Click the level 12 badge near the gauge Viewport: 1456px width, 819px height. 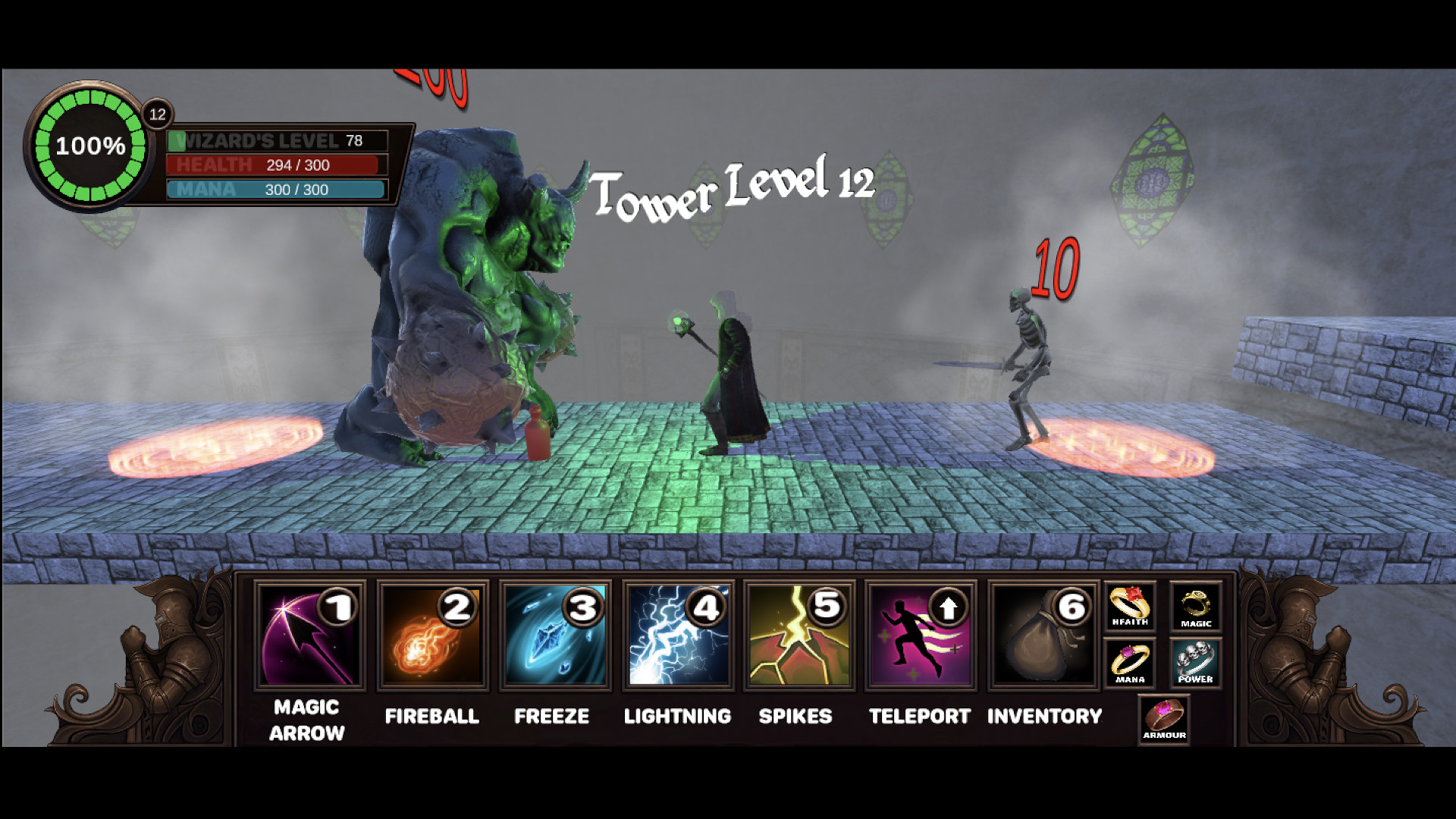click(158, 114)
